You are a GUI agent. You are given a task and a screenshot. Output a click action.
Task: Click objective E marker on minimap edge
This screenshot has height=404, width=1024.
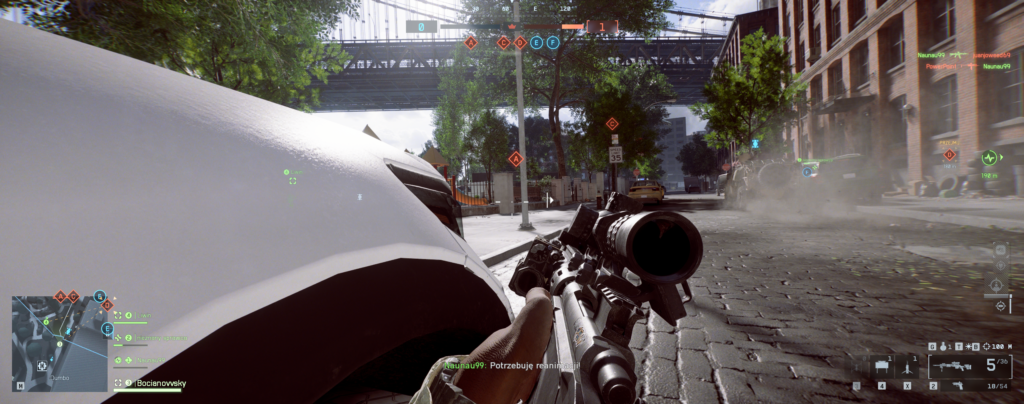[x=107, y=328]
